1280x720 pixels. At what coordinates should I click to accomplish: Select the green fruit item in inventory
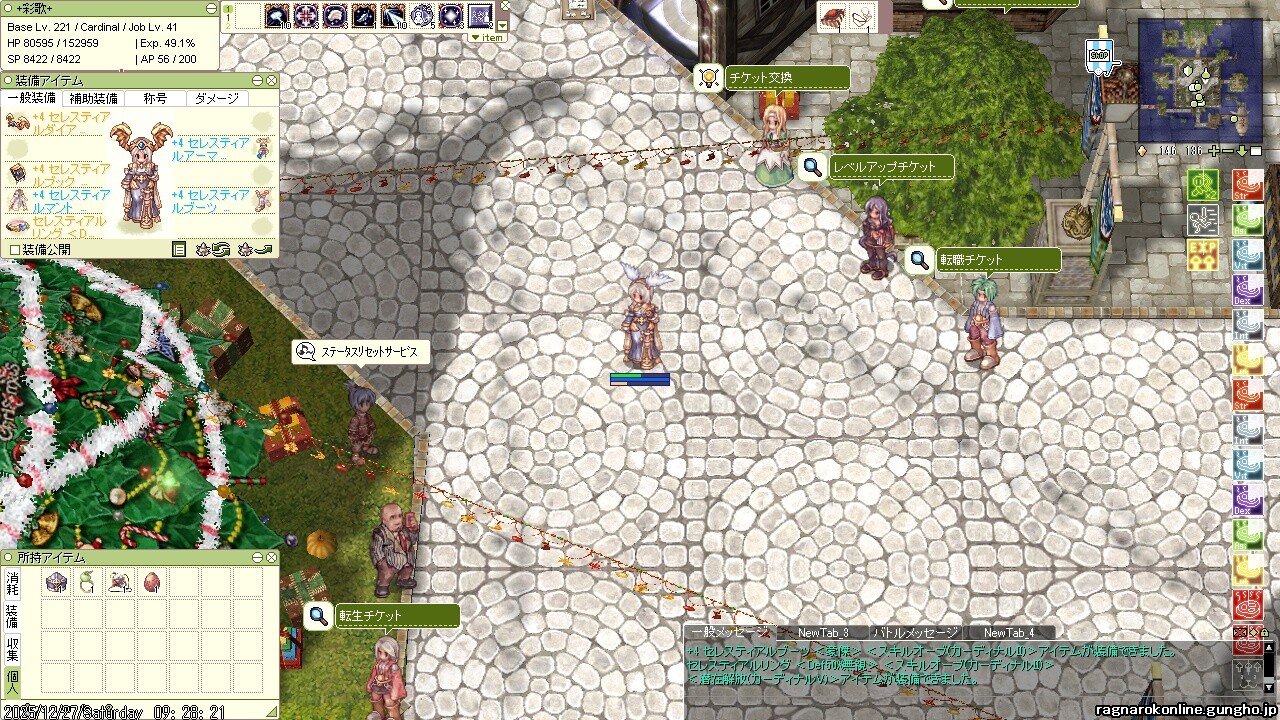[x=88, y=582]
